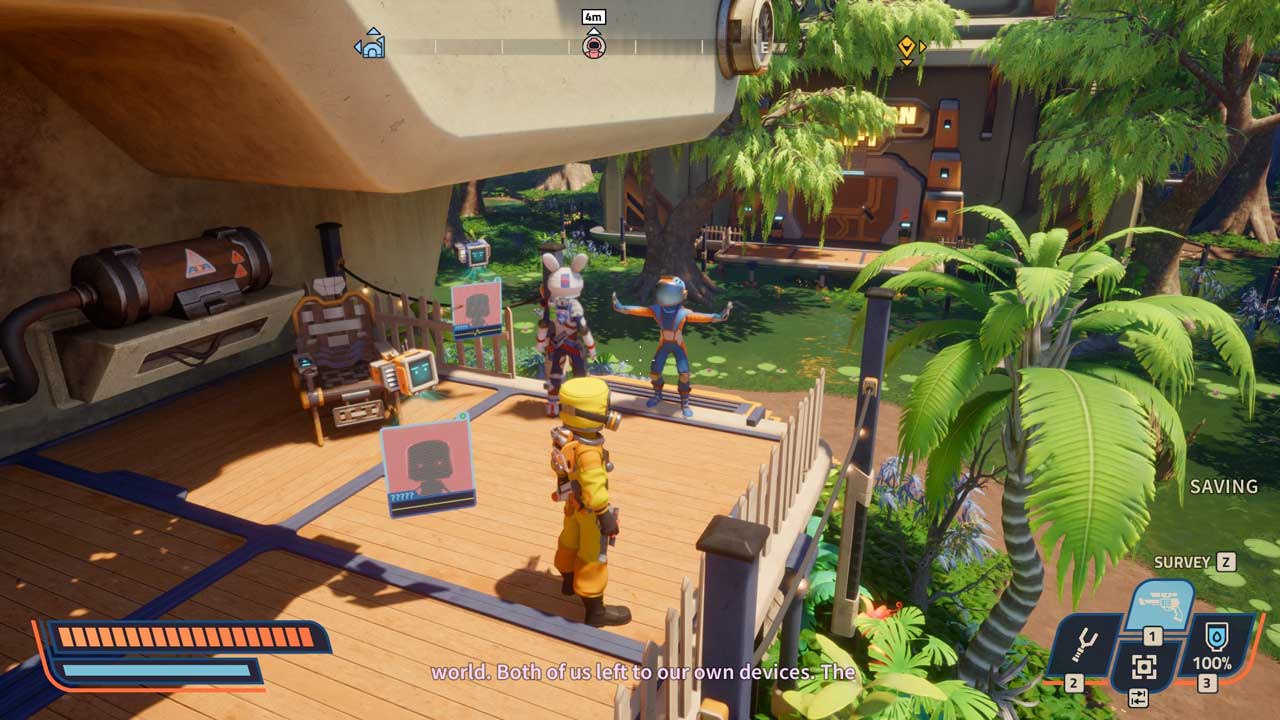Select the water canister slot at 100%
Image resolution: width=1280 pixels, height=720 pixels.
click(1217, 643)
